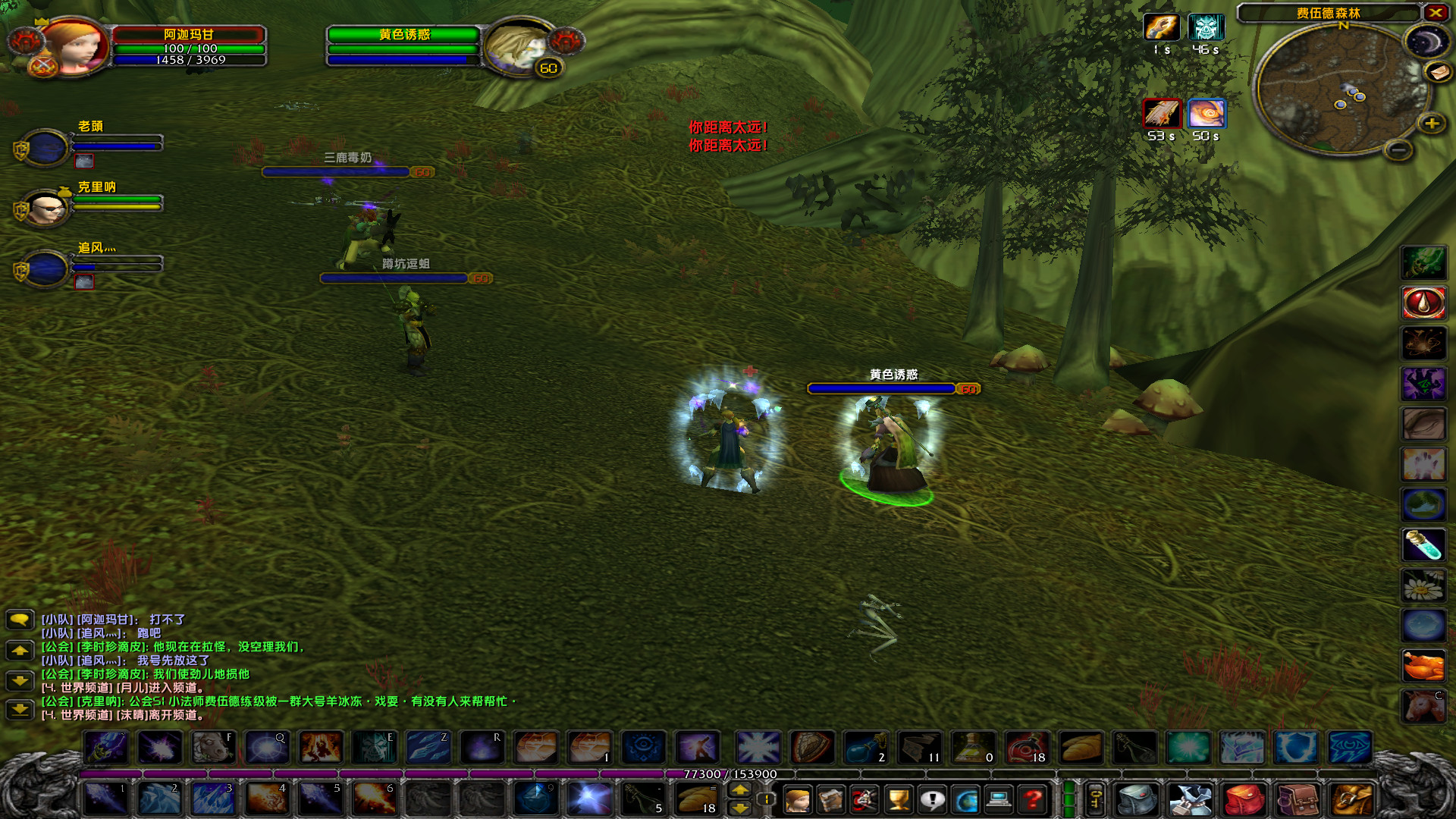Viewport: 1456px width, 819px height.
Task: Open the golden keyring
Action: [1097, 800]
